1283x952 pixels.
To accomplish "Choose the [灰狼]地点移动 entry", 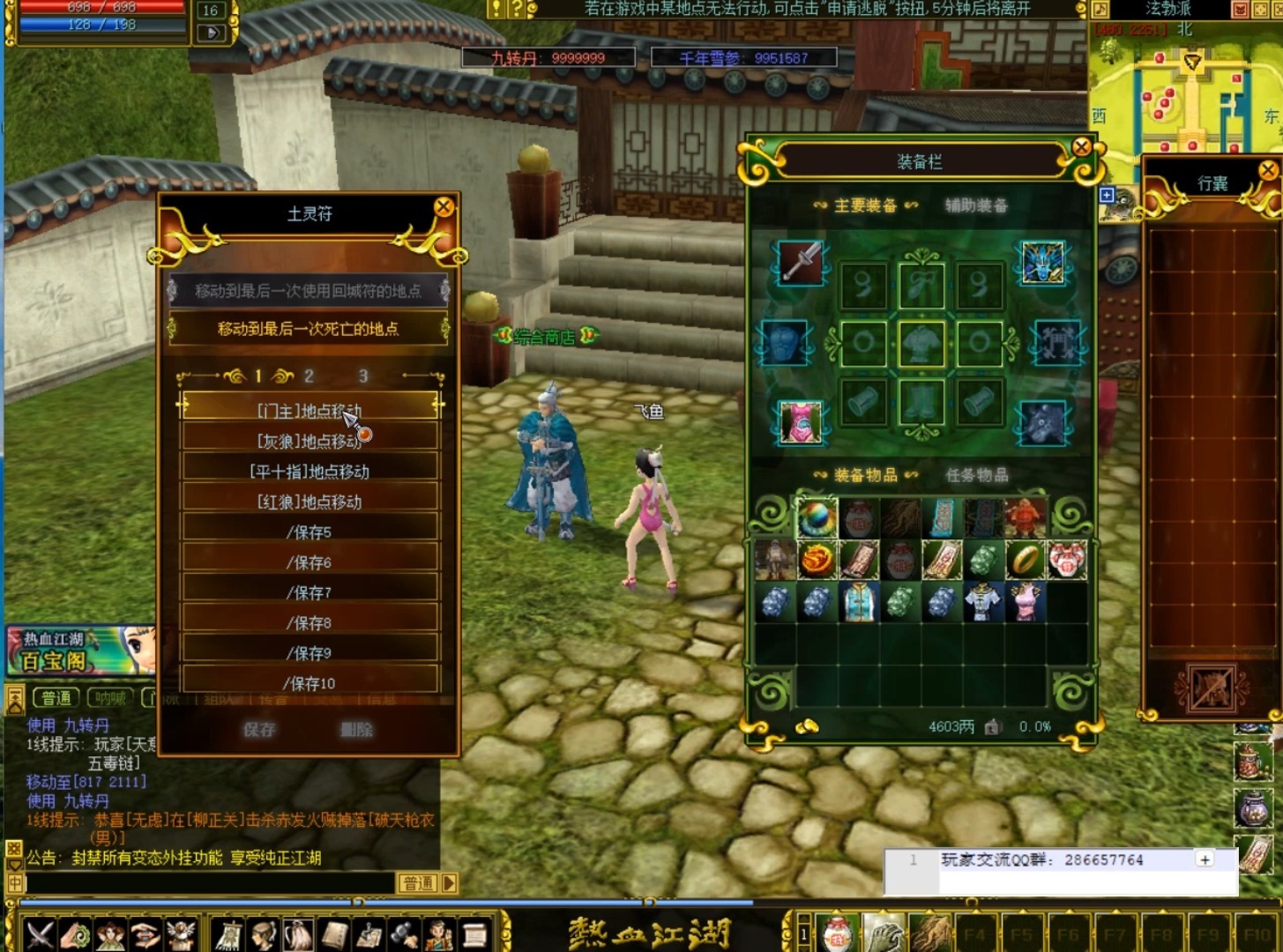I will (310, 441).
